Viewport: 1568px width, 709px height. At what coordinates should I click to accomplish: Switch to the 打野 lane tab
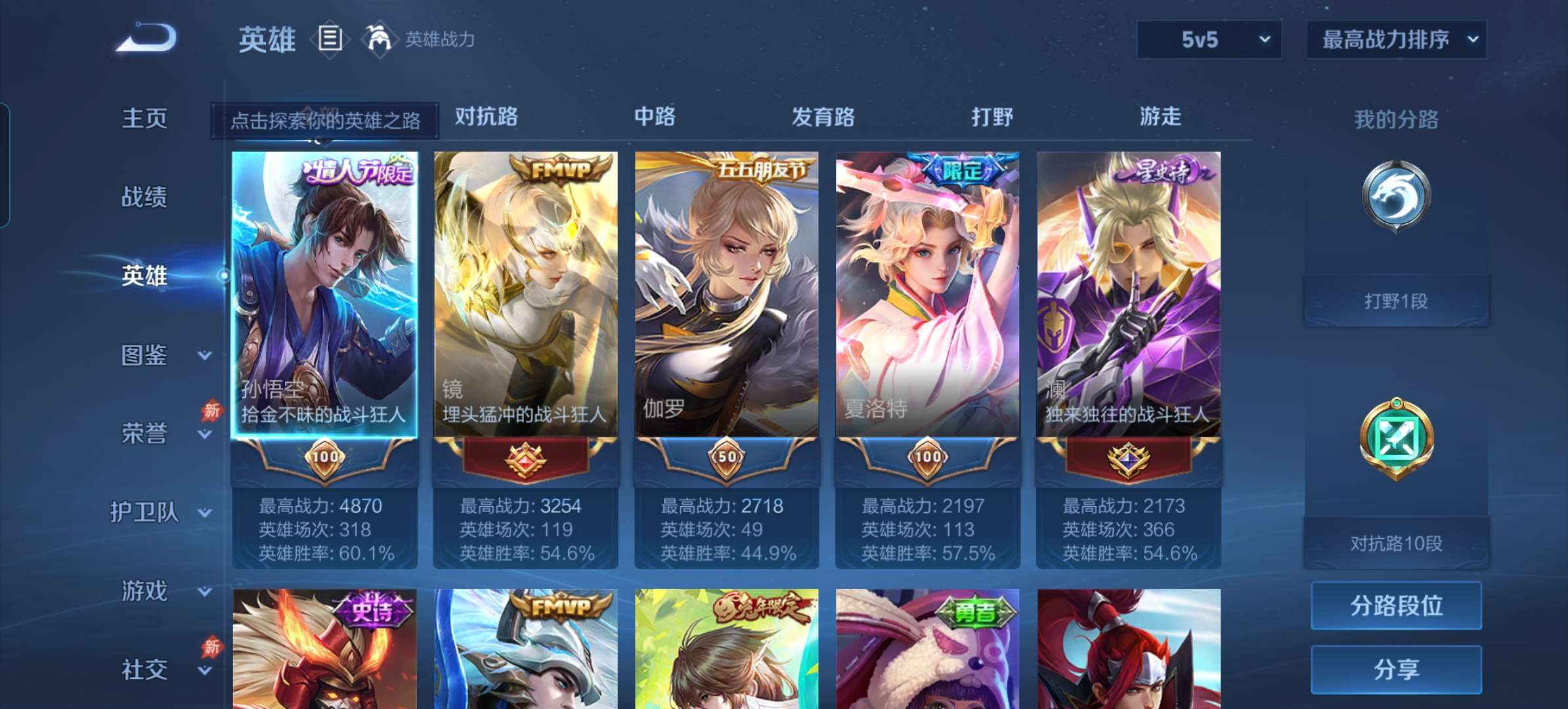(x=992, y=117)
